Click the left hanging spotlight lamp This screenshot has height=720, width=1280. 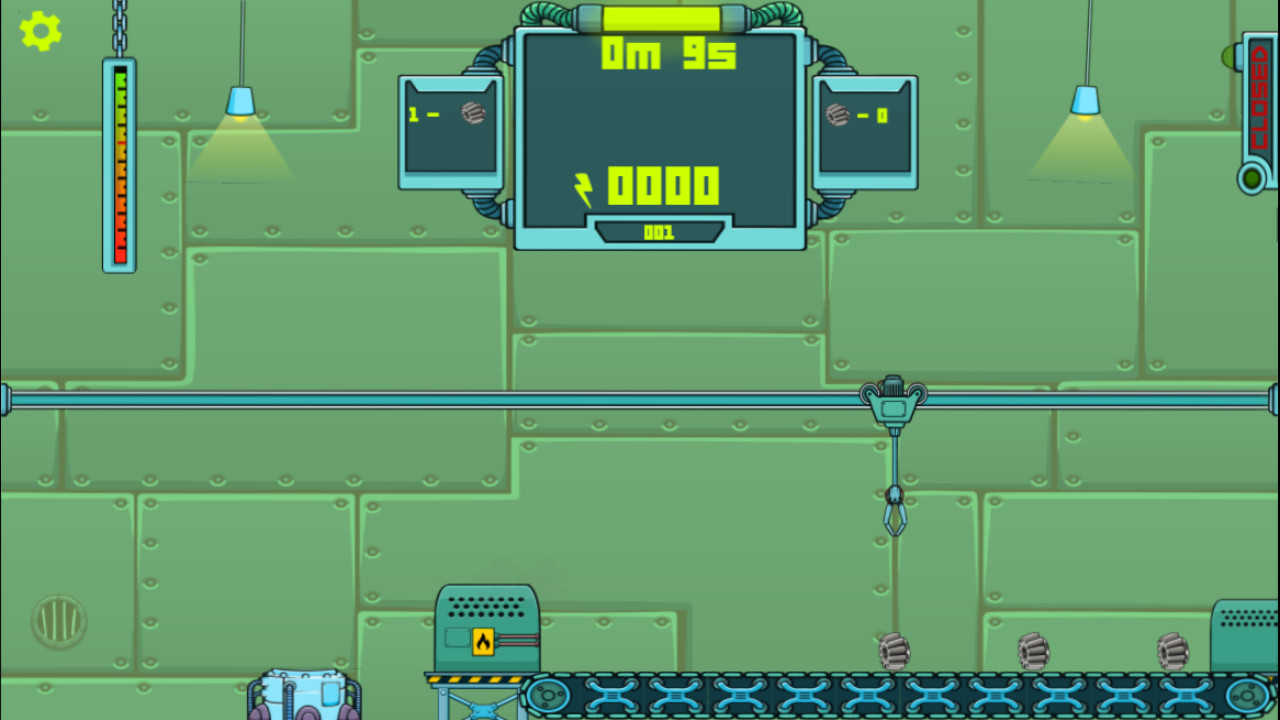tap(240, 100)
